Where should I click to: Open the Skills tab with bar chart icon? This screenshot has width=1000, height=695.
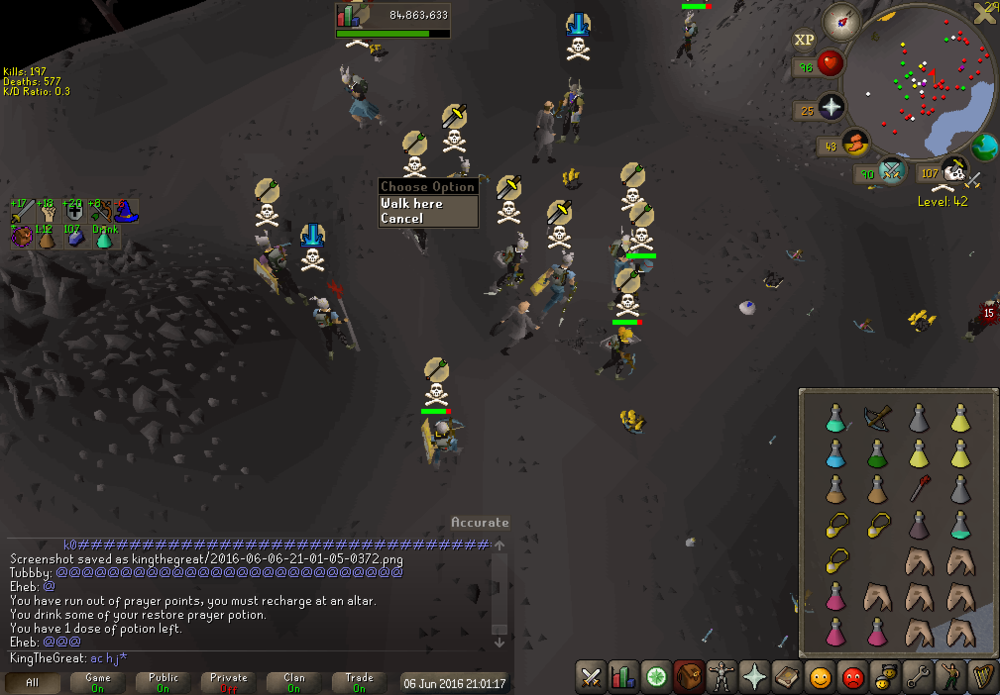pyautogui.click(x=622, y=676)
